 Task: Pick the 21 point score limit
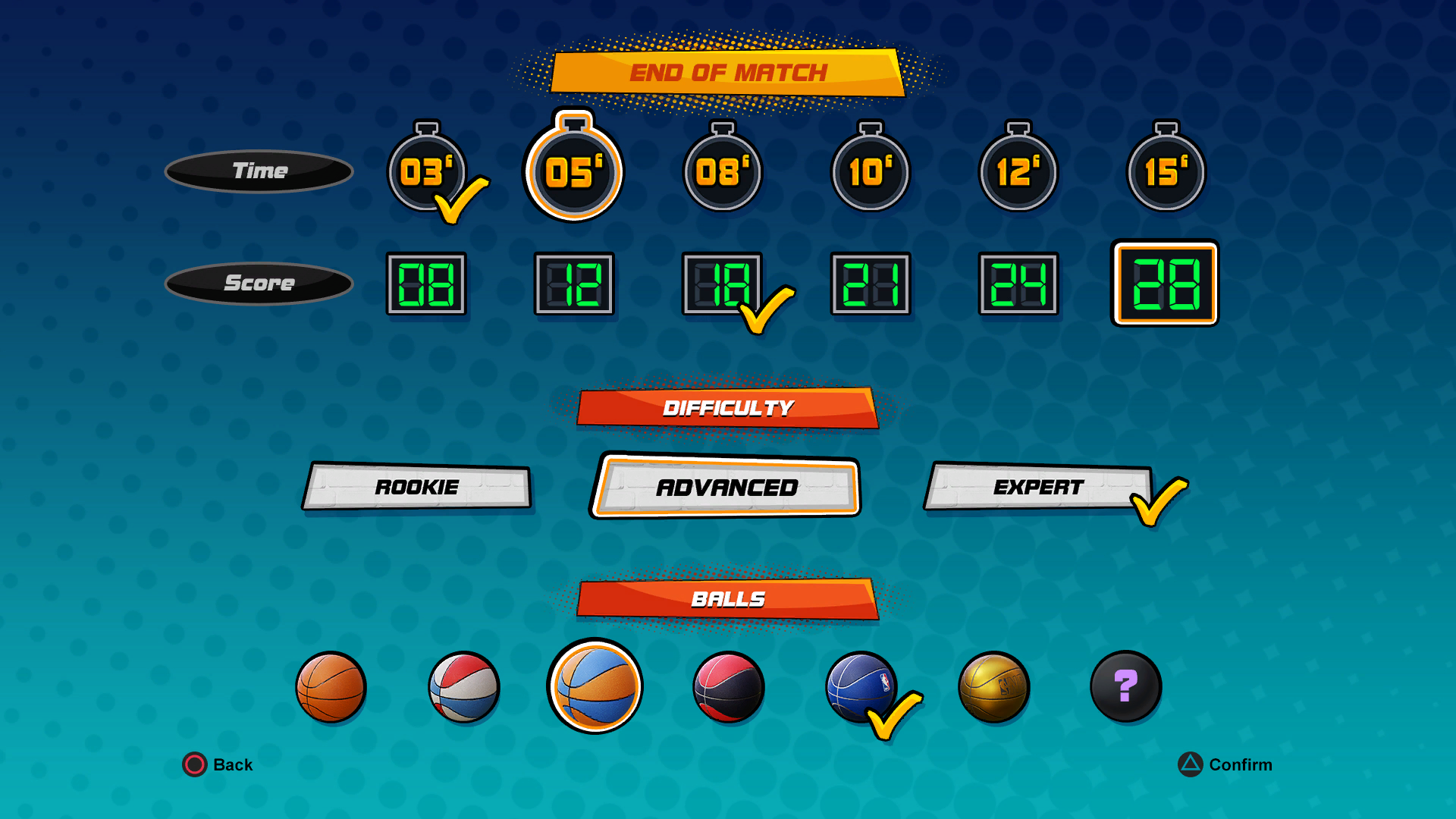coord(870,284)
